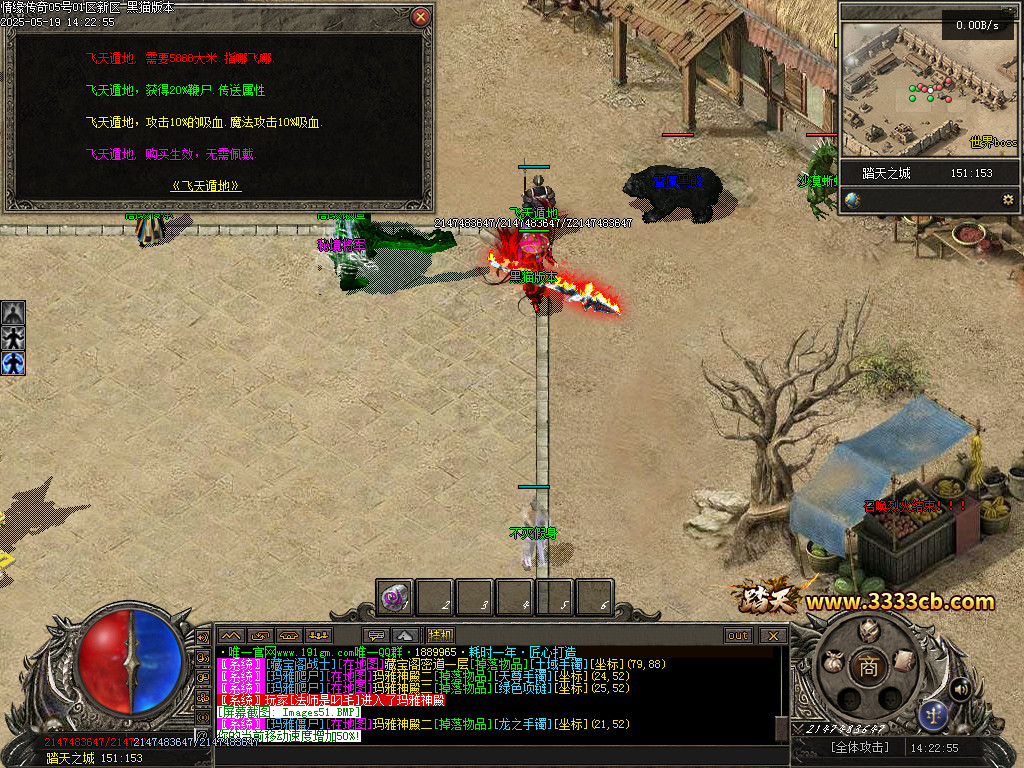Toggle the 挂机 auto-play button

point(441,635)
